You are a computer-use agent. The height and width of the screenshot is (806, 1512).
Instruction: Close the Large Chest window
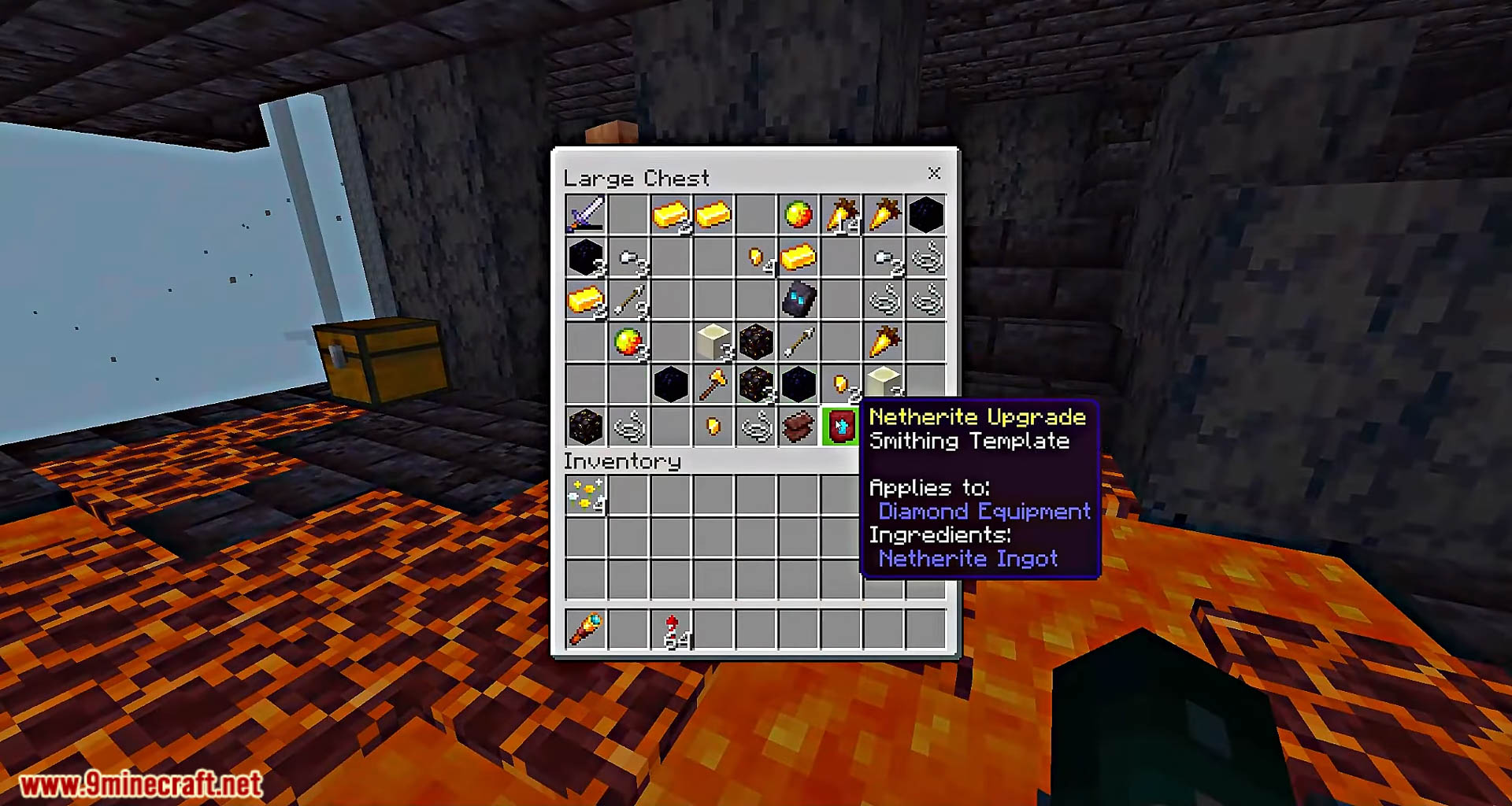click(934, 173)
